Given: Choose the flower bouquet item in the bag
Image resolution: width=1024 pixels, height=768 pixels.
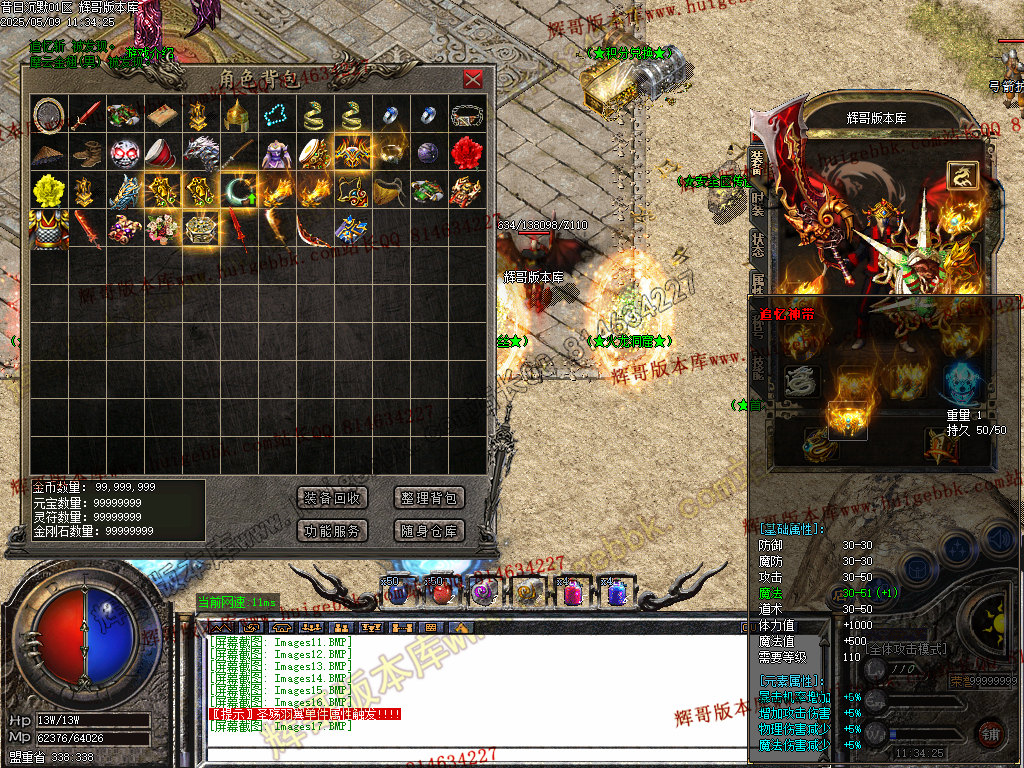Looking at the screenshot, I should tap(163, 229).
